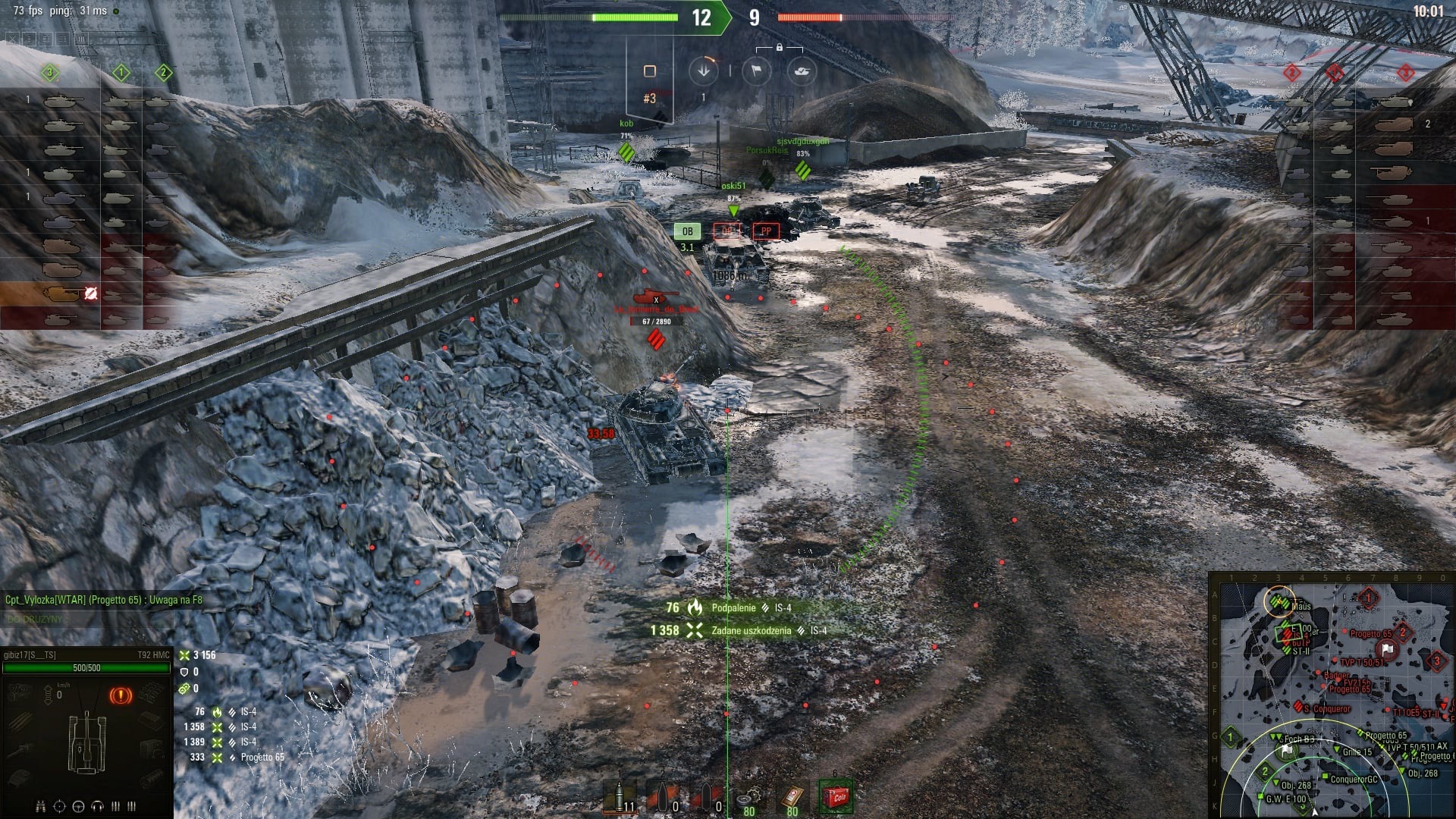Screen dimensions: 1456x819
Task: Select the steering wheel driver icon
Action: click(78, 805)
